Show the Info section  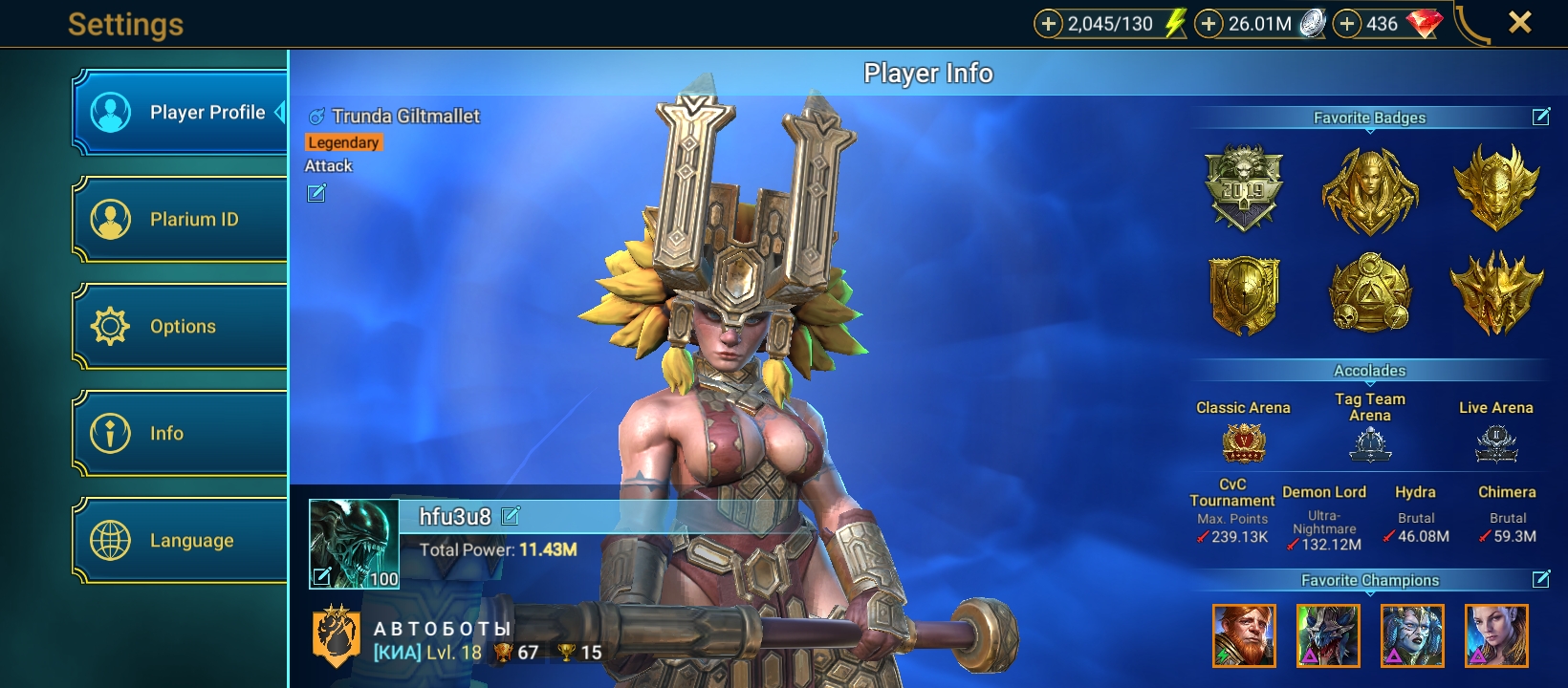[182, 434]
